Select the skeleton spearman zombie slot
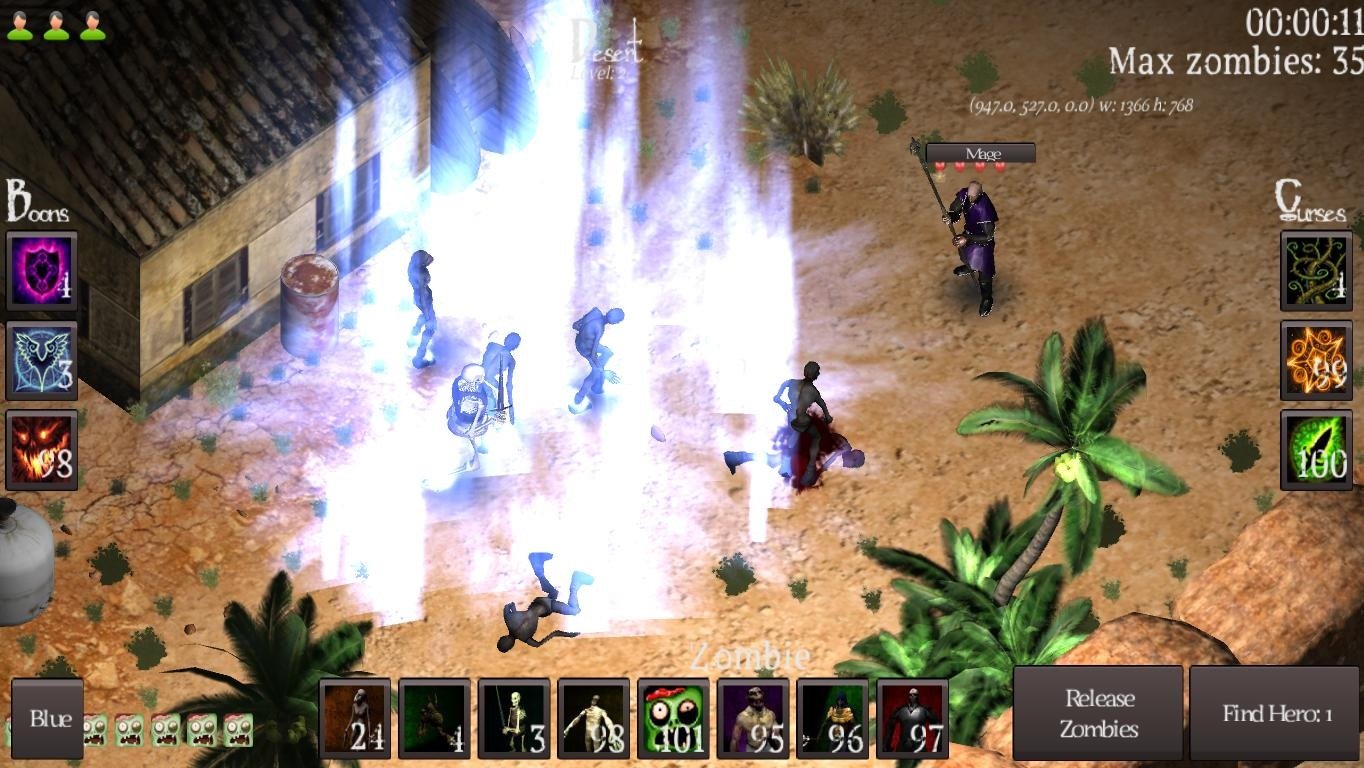1364x768 pixels. point(515,717)
